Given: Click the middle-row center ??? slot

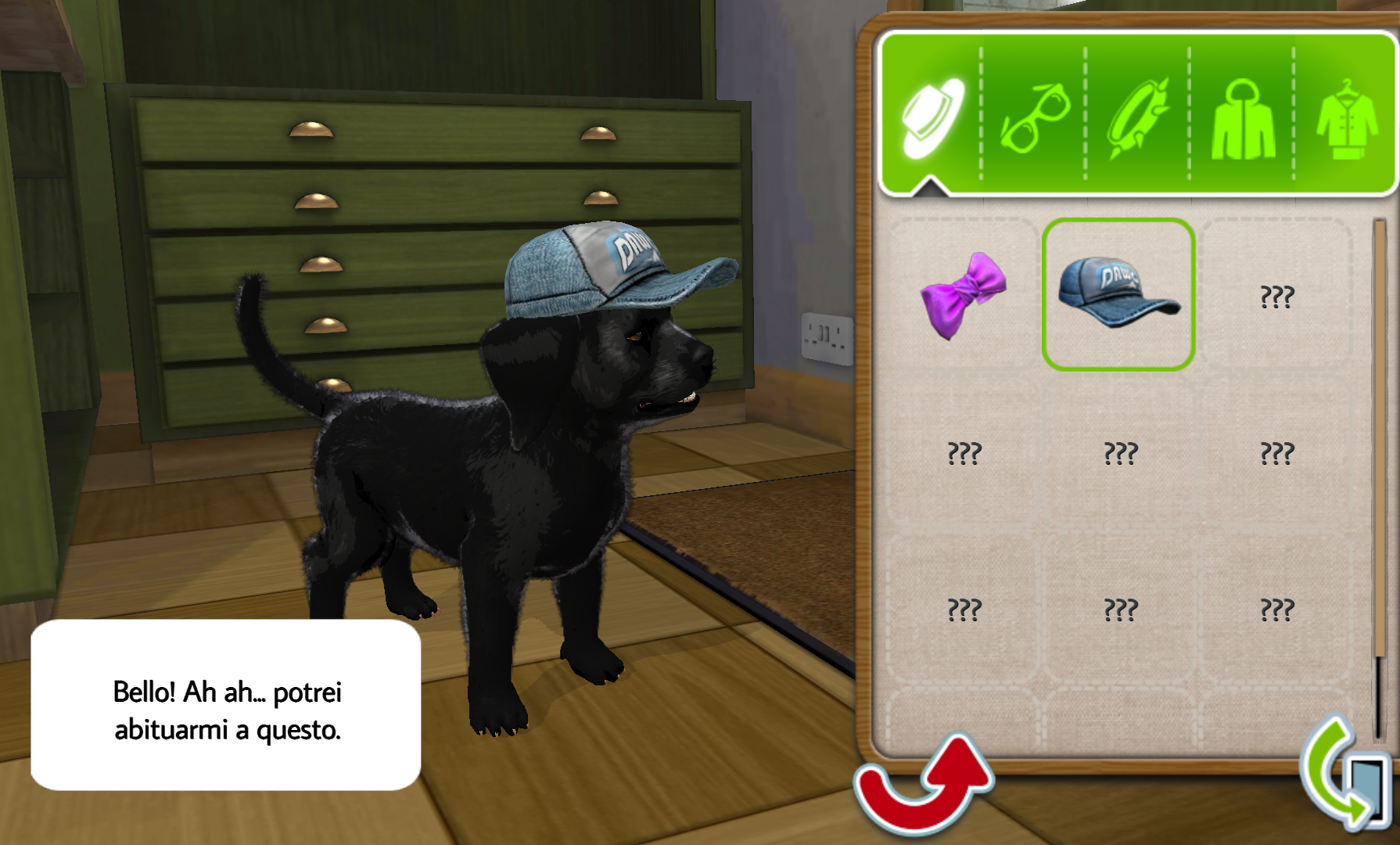Looking at the screenshot, I should pyautogui.click(x=1120, y=454).
